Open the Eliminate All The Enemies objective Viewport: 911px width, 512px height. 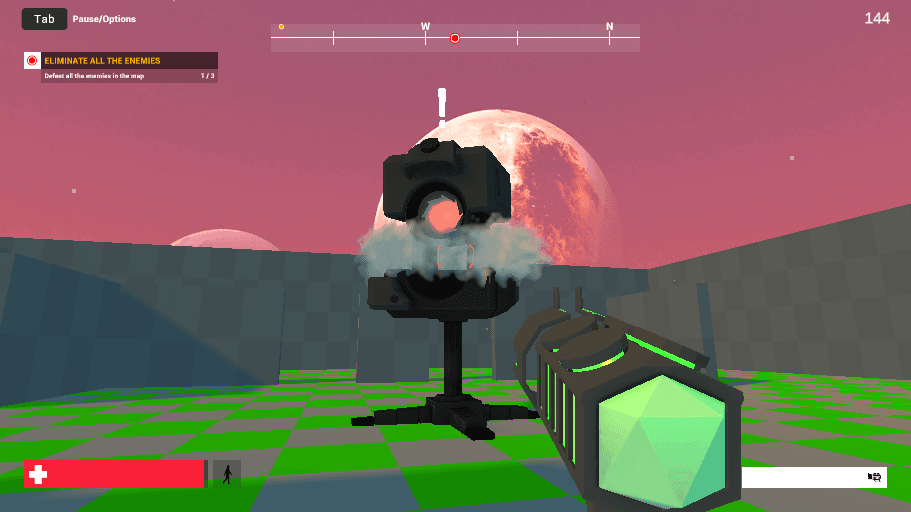[102, 61]
